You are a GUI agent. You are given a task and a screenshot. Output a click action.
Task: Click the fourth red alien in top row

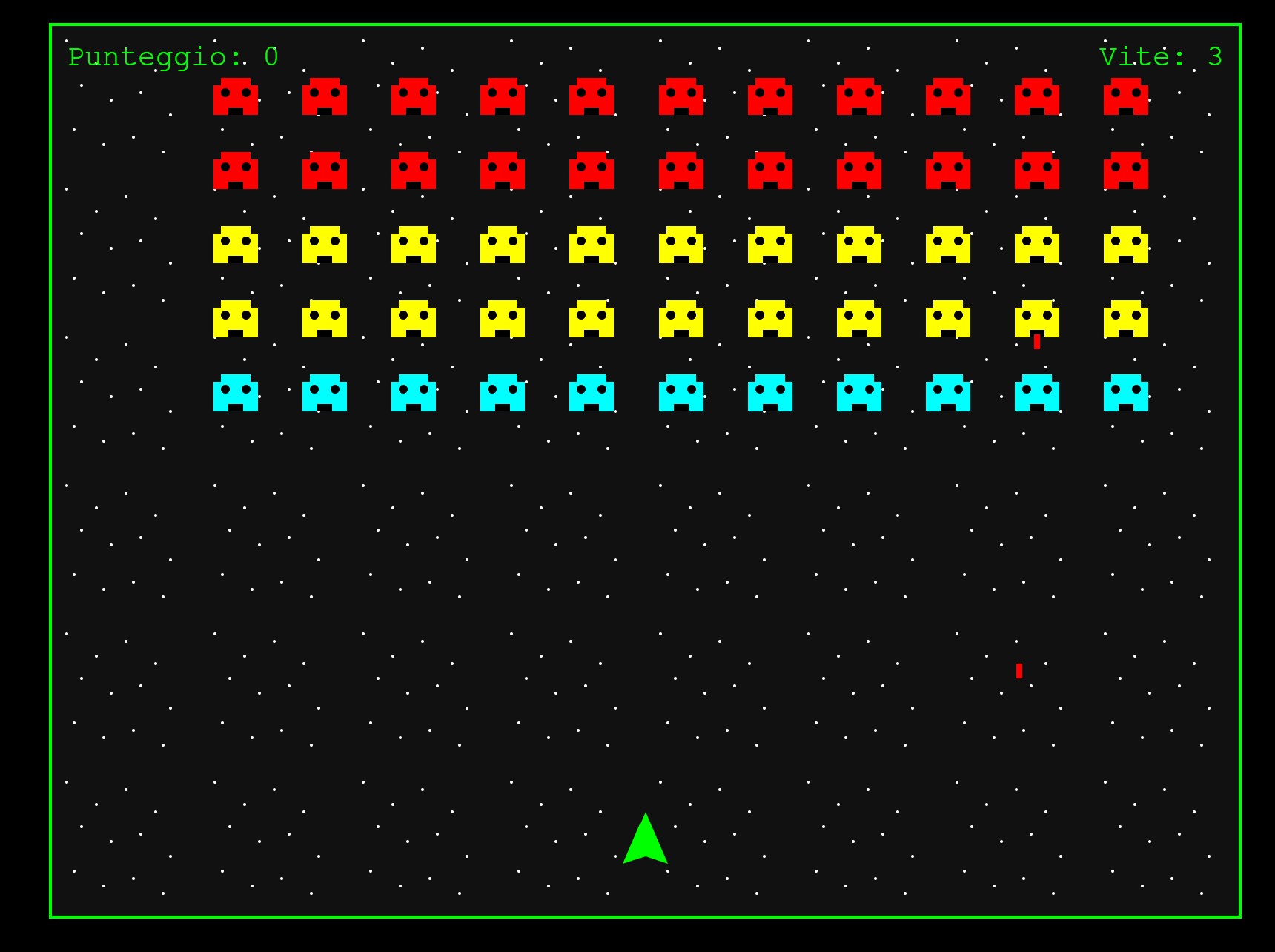click(503, 96)
